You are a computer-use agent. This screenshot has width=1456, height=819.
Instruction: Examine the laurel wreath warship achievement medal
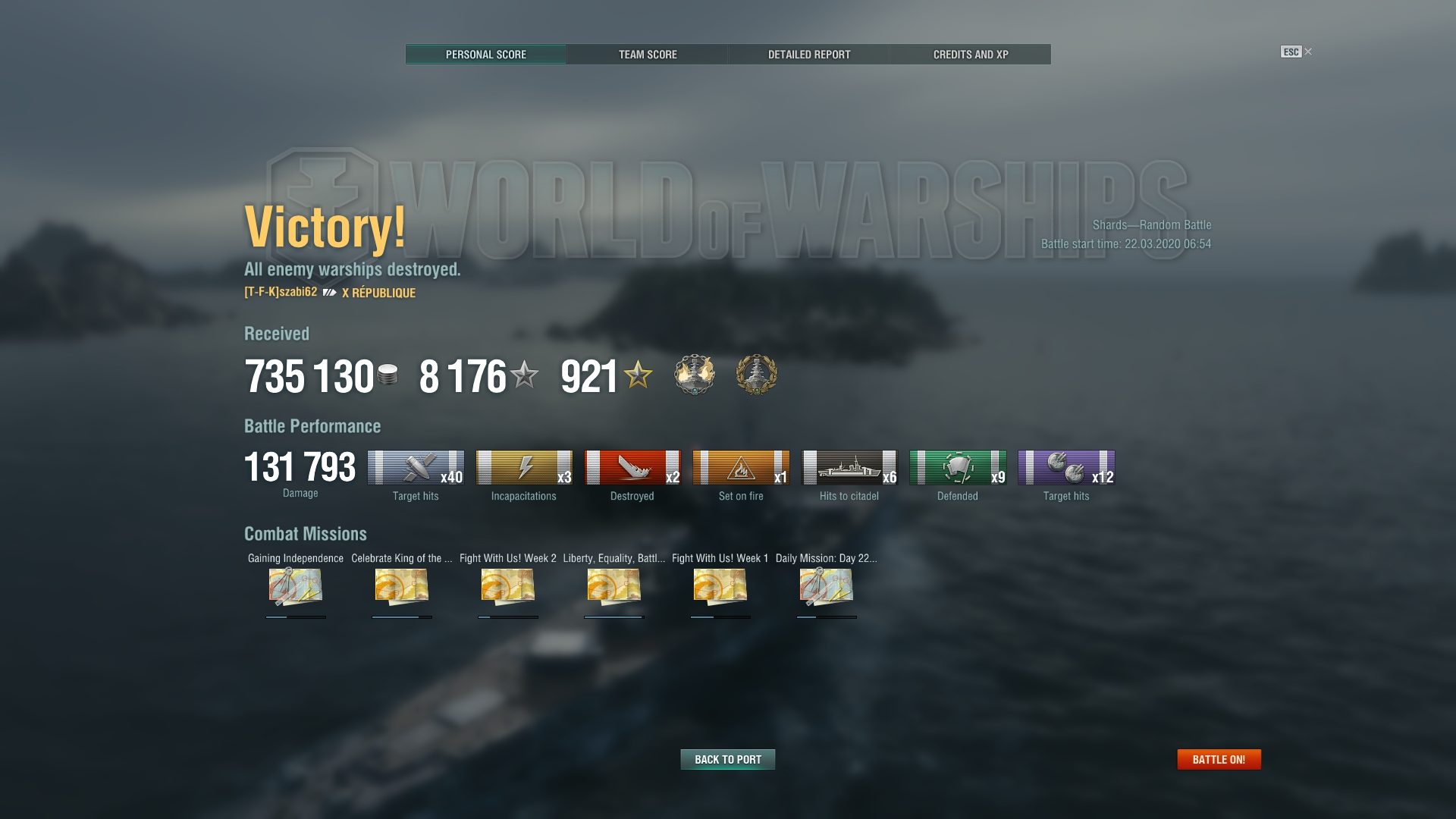pos(756,375)
